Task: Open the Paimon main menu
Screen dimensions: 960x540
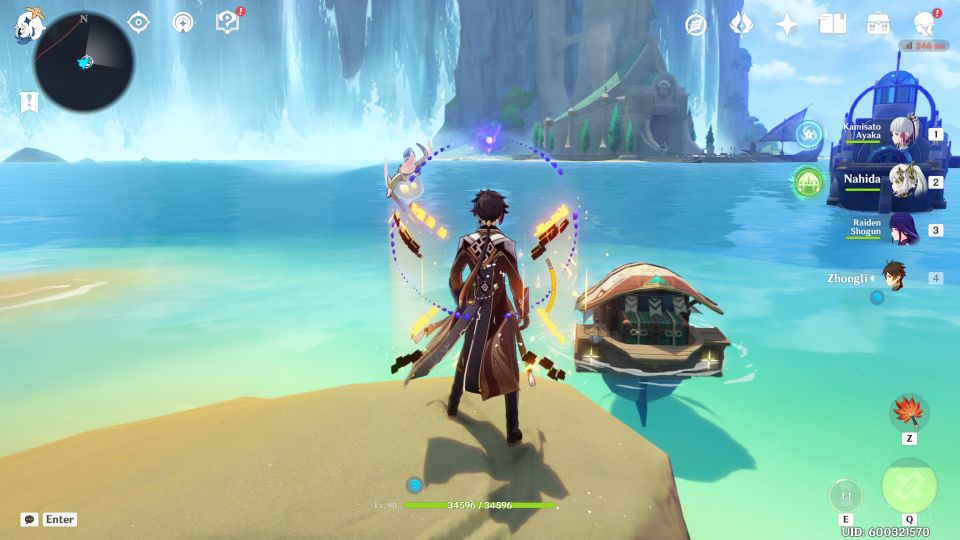Action: pos(27,22)
